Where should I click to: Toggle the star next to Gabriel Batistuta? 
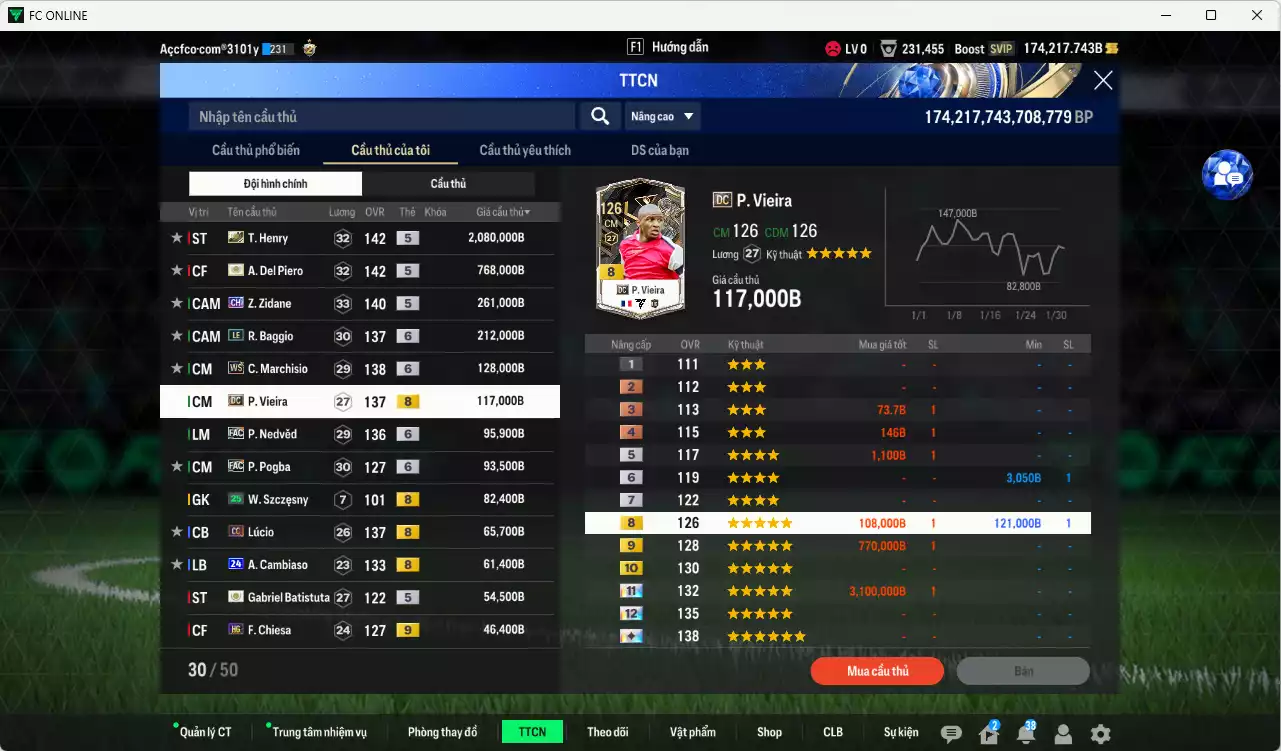click(176, 597)
